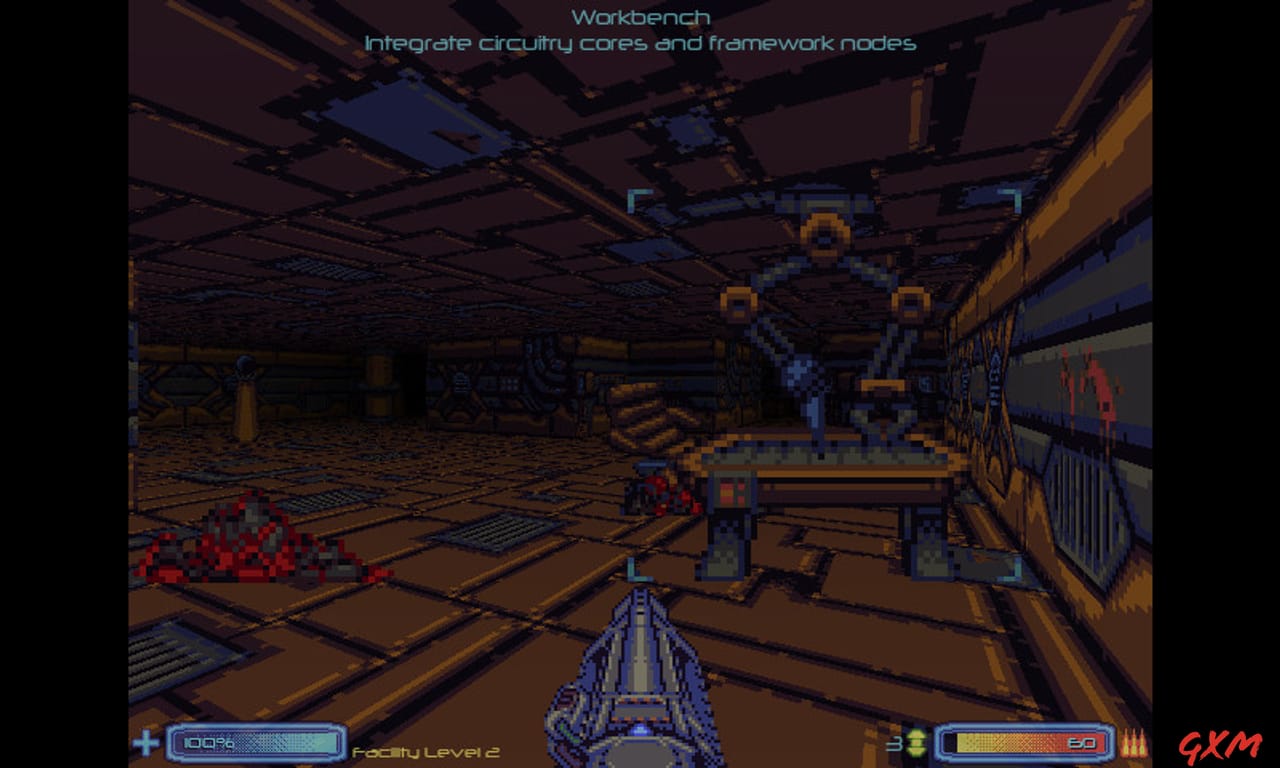The height and width of the screenshot is (768, 1280).
Task: Click the orange ammo gauge showing 60
Action: tap(1020, 744)
